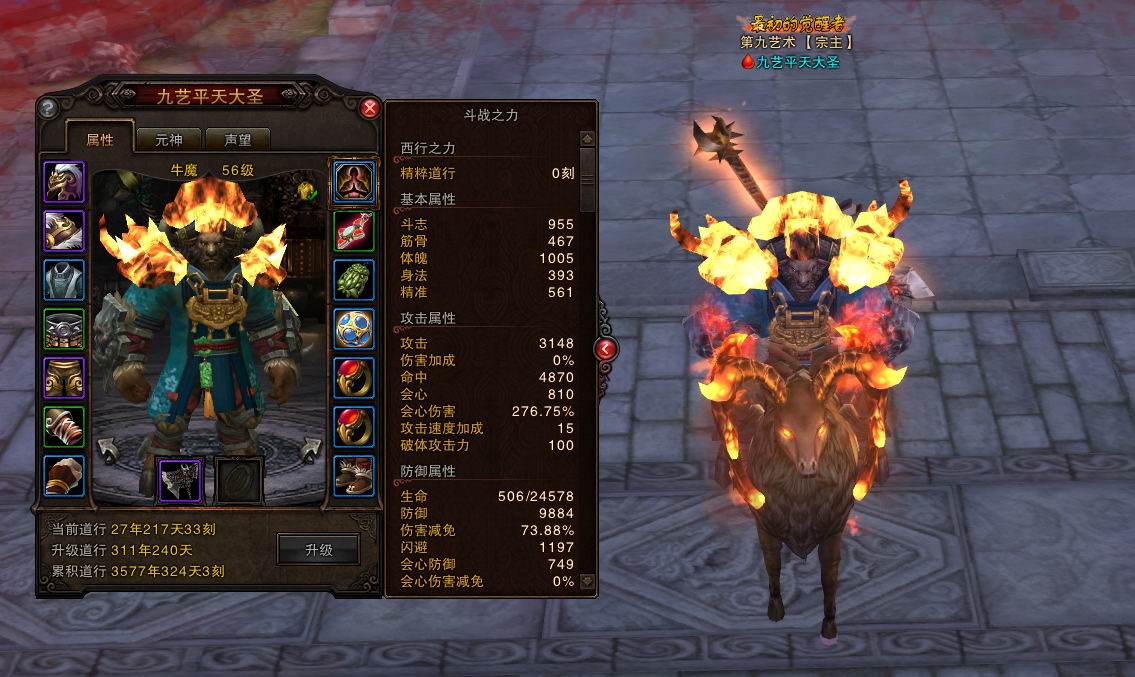Click the 升级 level-up button
Screen dimensions: 1135x677
[318, 550]
